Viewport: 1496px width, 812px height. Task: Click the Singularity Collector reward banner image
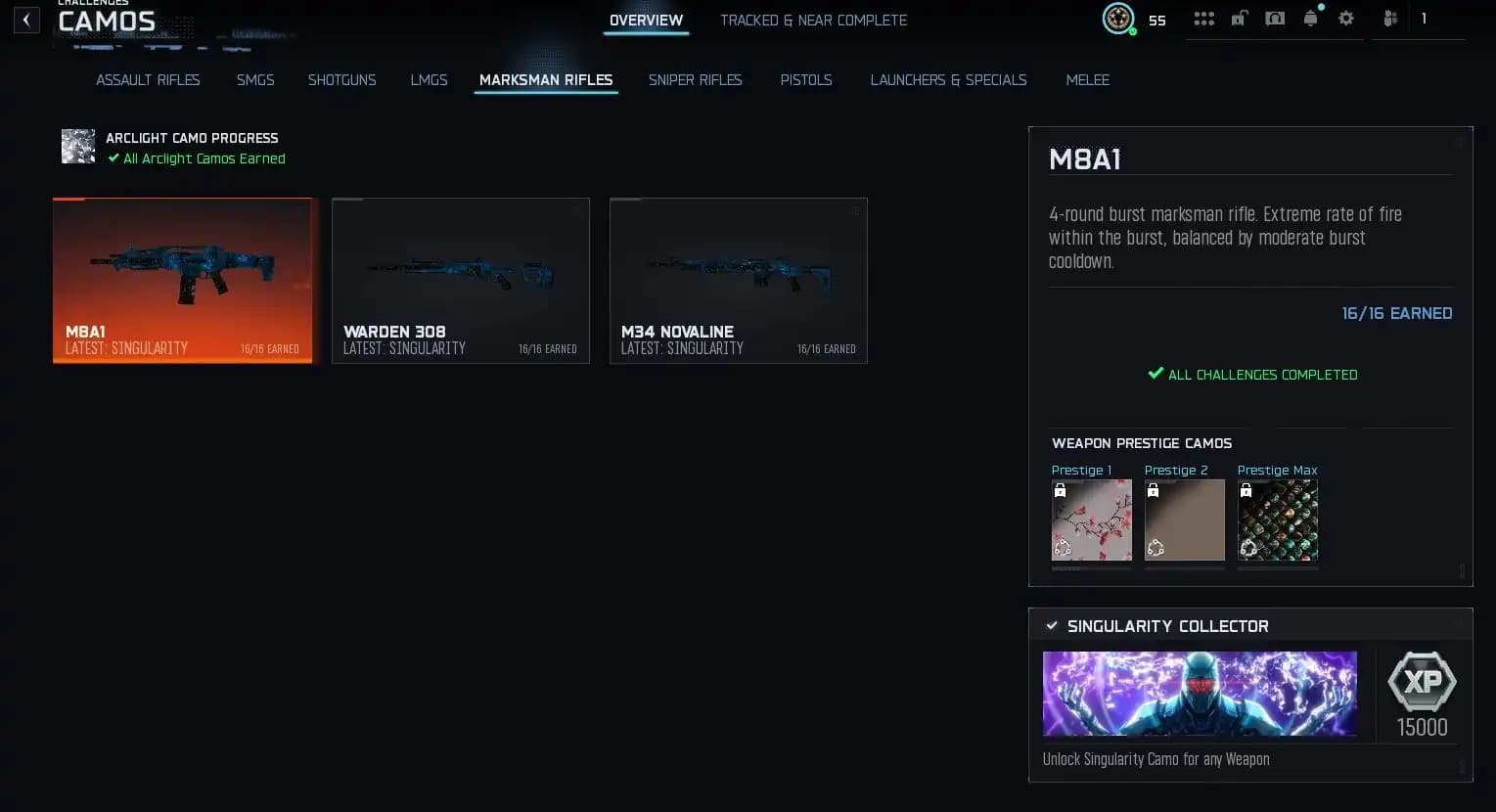(1200, 693)
